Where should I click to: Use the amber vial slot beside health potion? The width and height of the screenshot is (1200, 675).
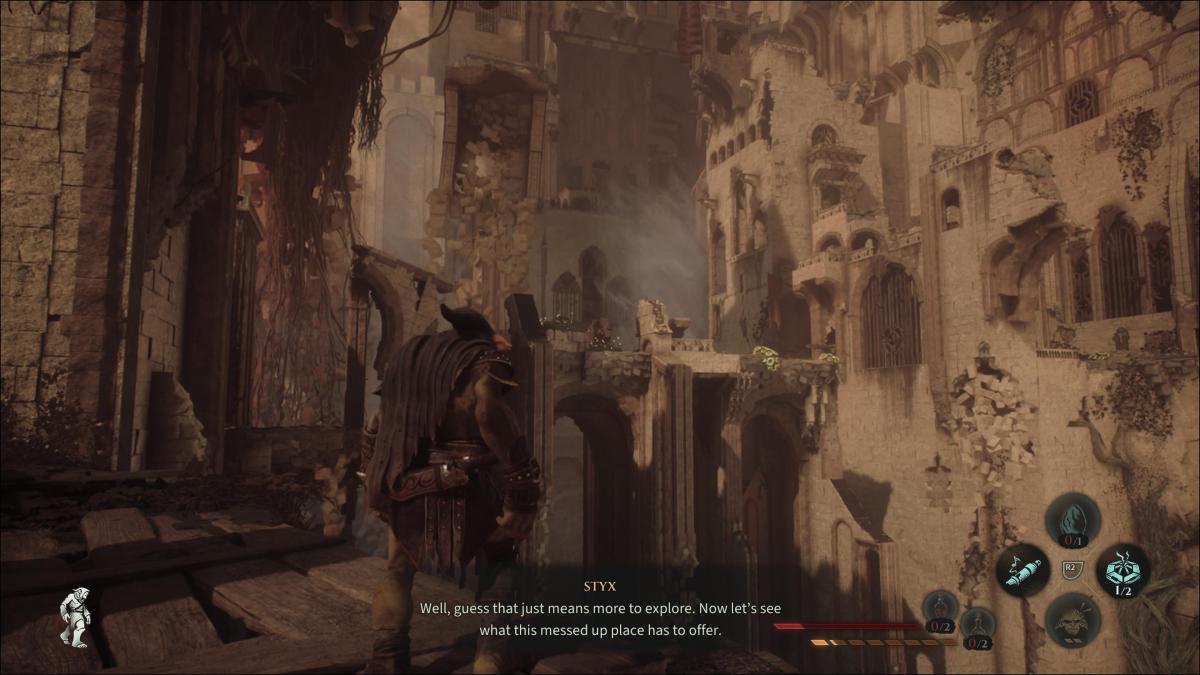click(x=978, y=626)
